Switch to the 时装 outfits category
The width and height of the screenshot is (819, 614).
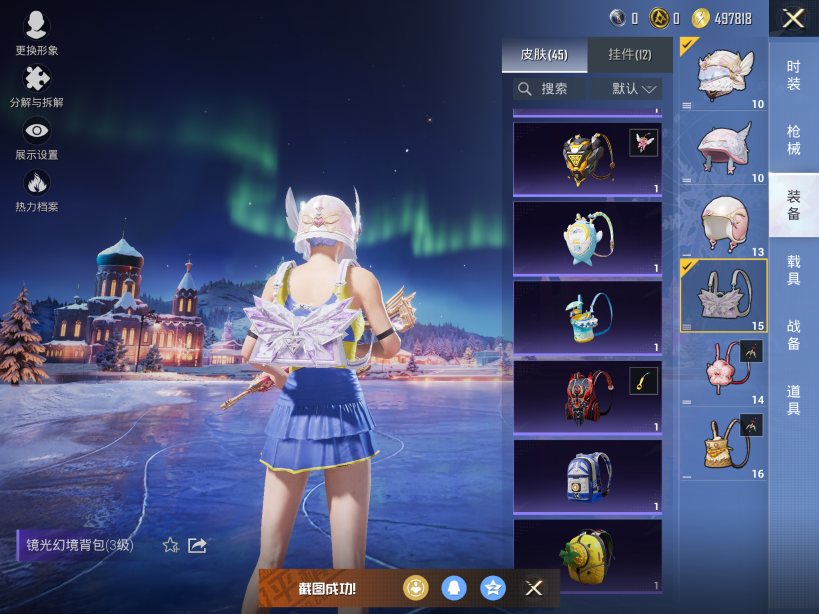[794, 75]
